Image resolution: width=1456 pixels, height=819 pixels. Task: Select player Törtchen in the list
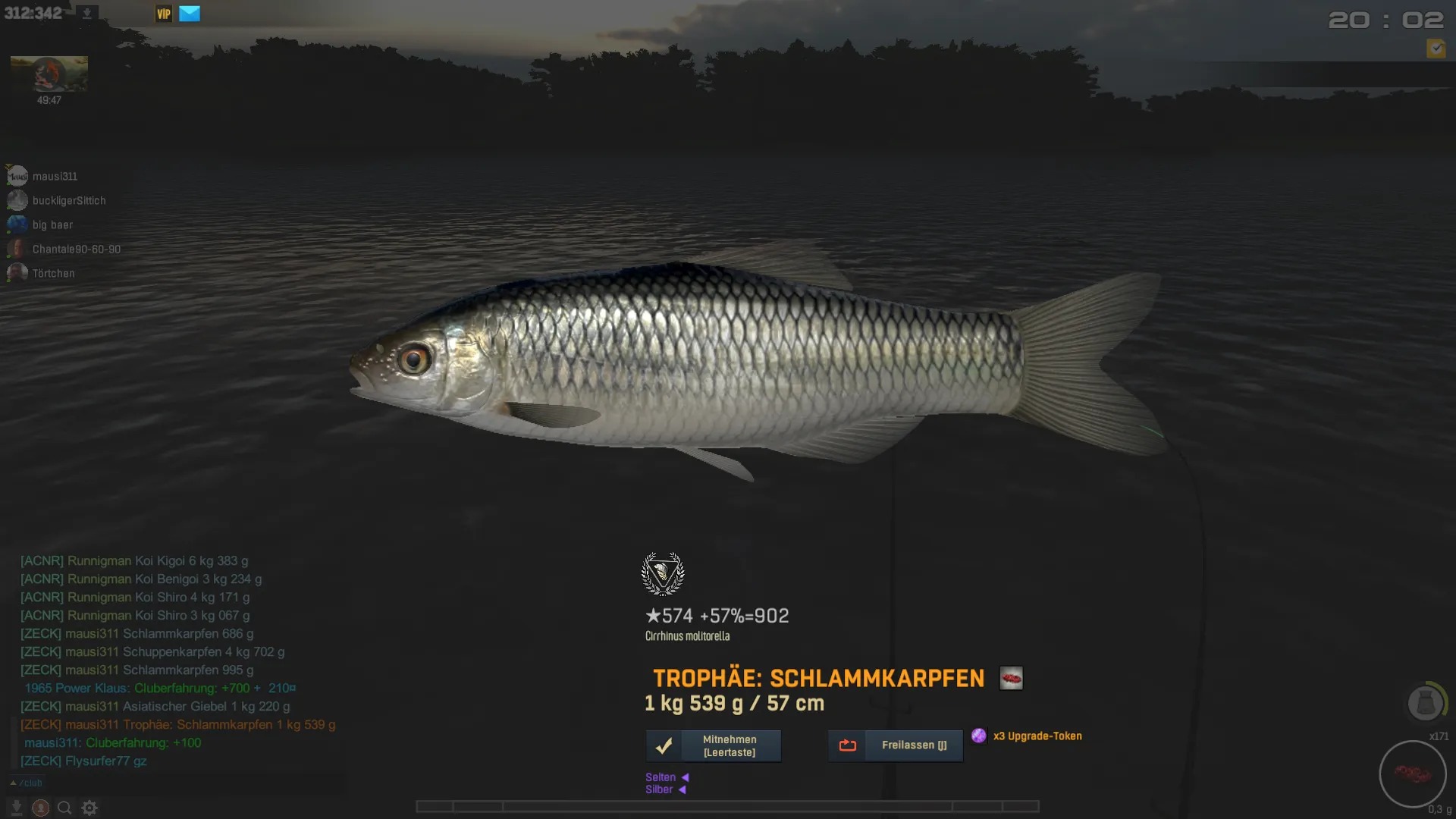(x=53, y=274)
